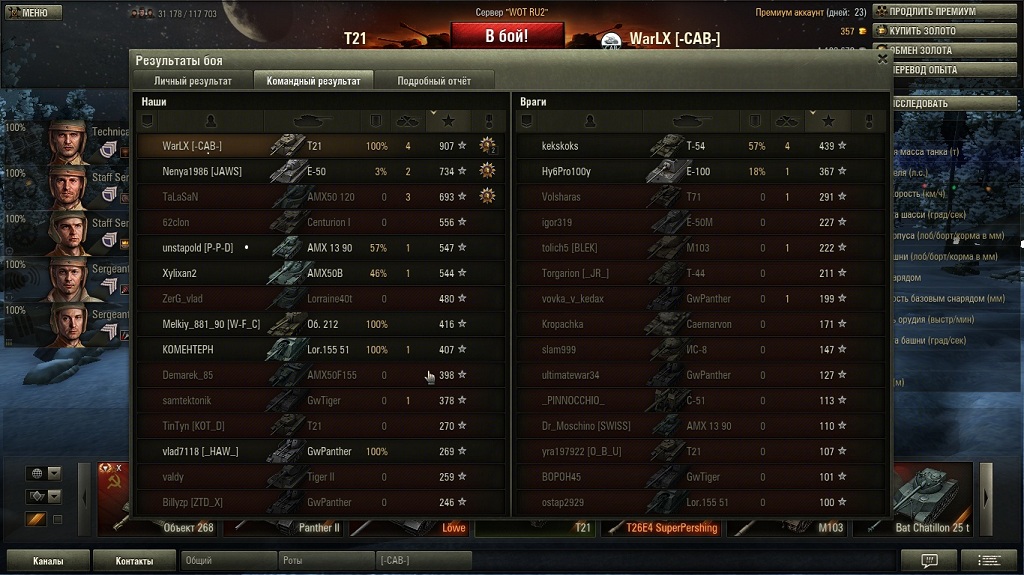Open the [-CAB-] clan chat channel
Image resolution: width=1024 pixels, height=575 pixels.
tap(428, 561)
